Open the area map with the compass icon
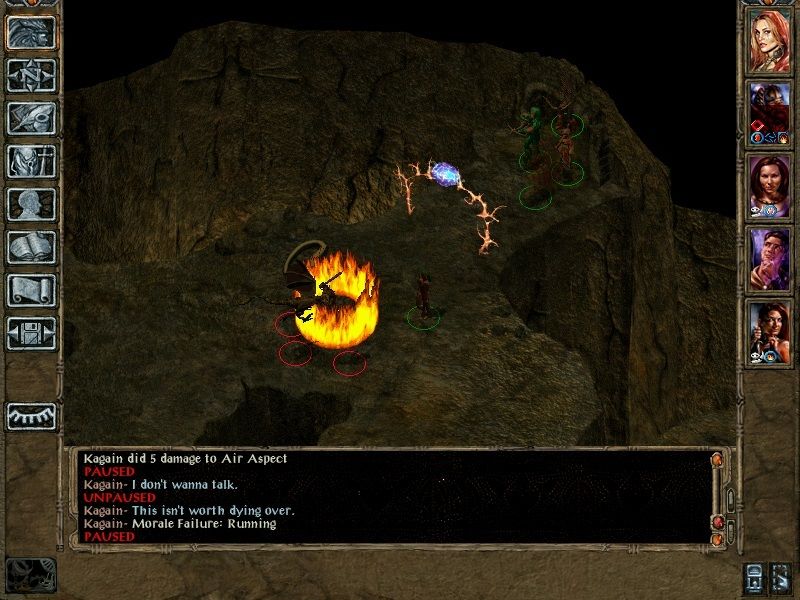 point(31,73)
